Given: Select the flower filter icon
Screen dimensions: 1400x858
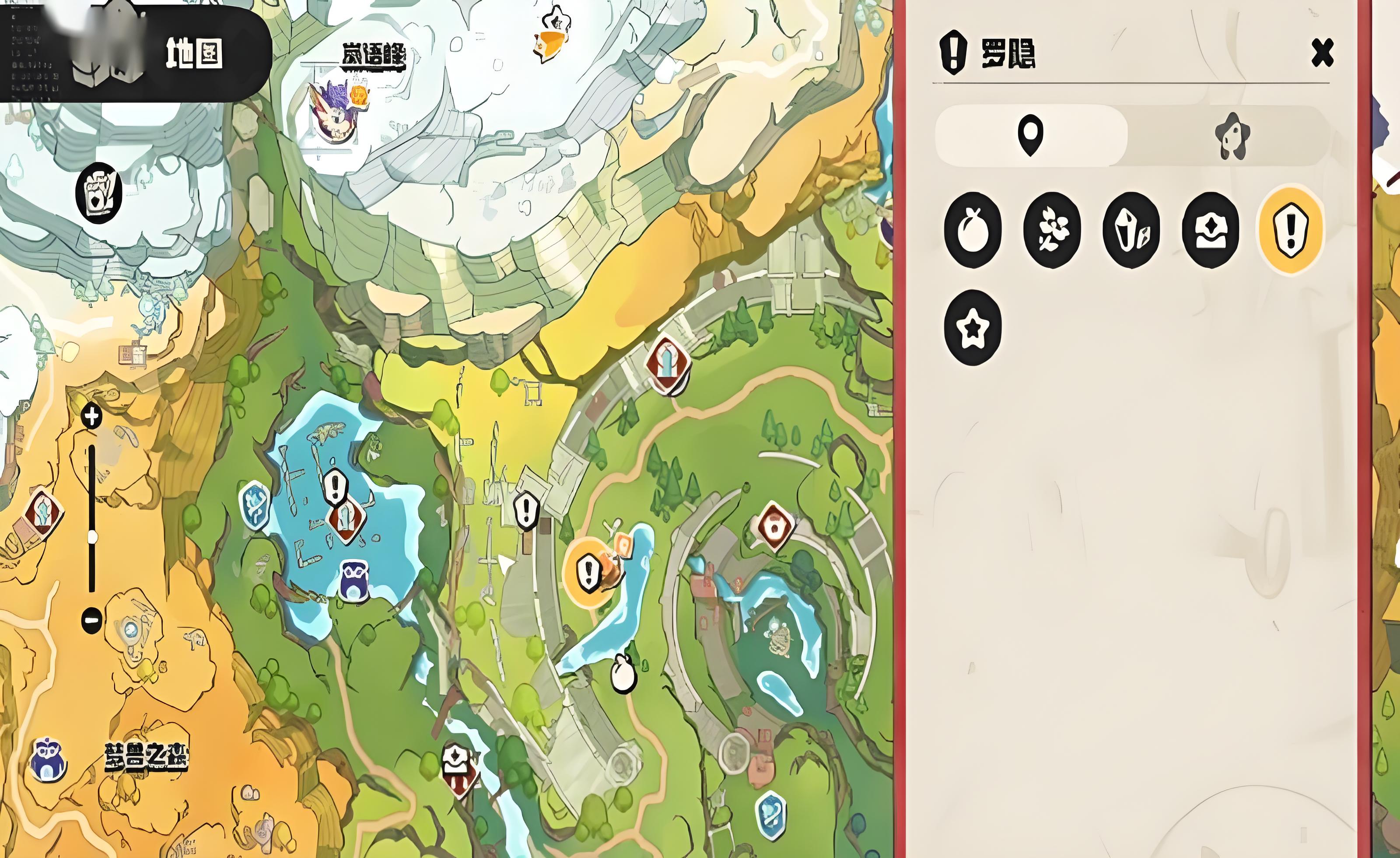Looking at the screenshot, I should pos(1052,230).
